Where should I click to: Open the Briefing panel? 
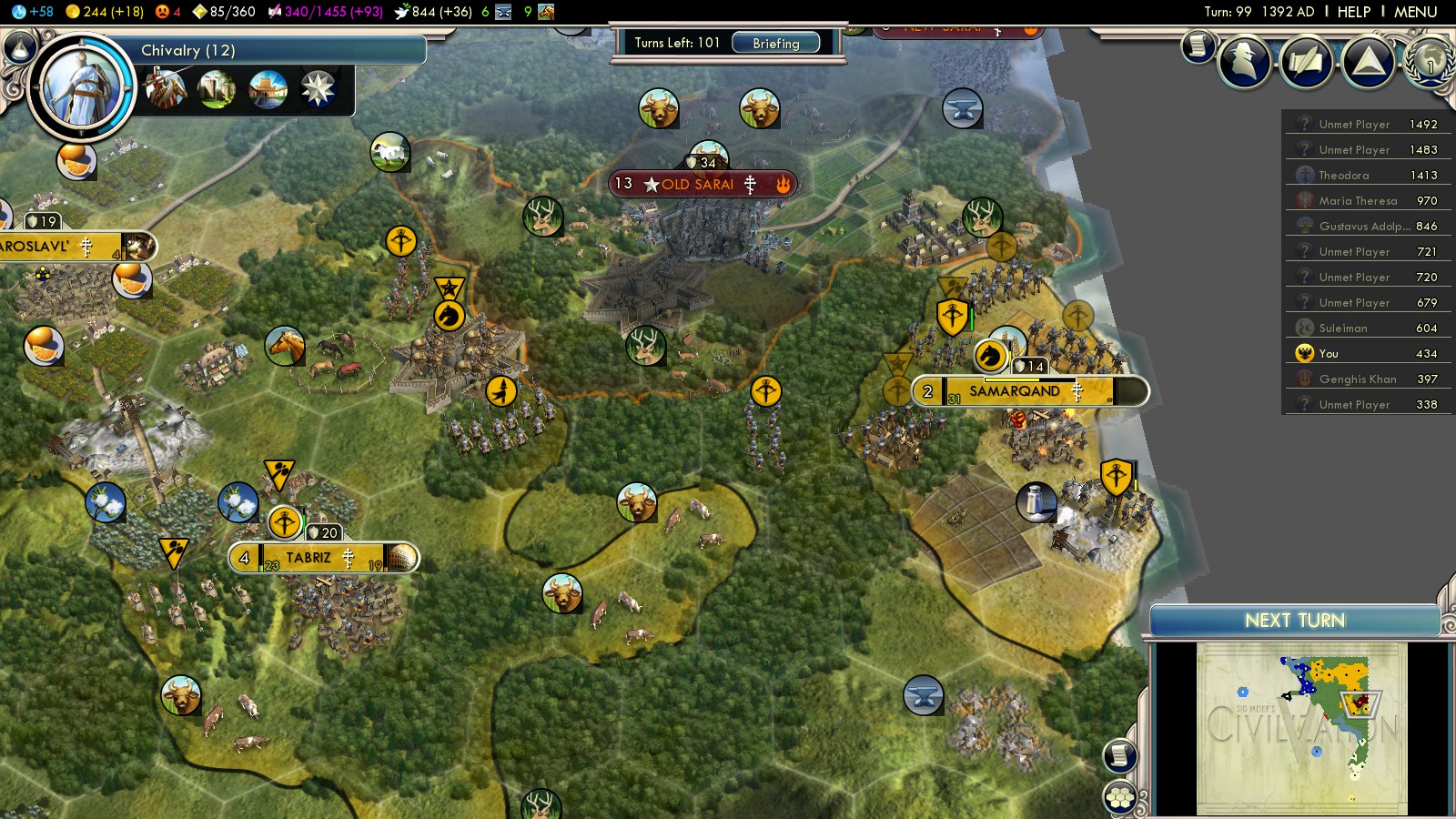click(775, 43)
